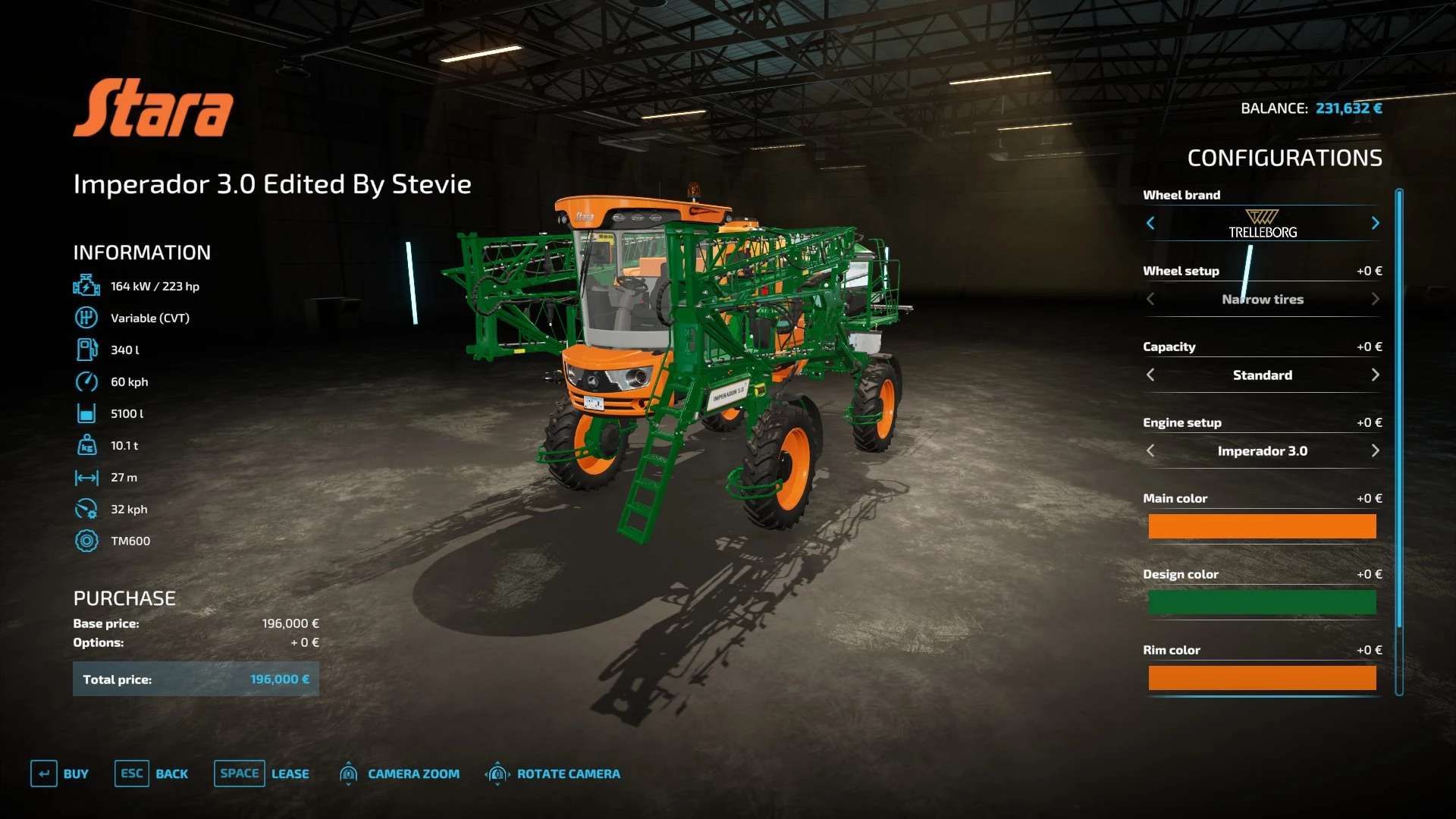This screenshot has width=1456, height=819.
Task: Advance Wheel setup past Narrow tires
Action: (x=1375, y=299)
